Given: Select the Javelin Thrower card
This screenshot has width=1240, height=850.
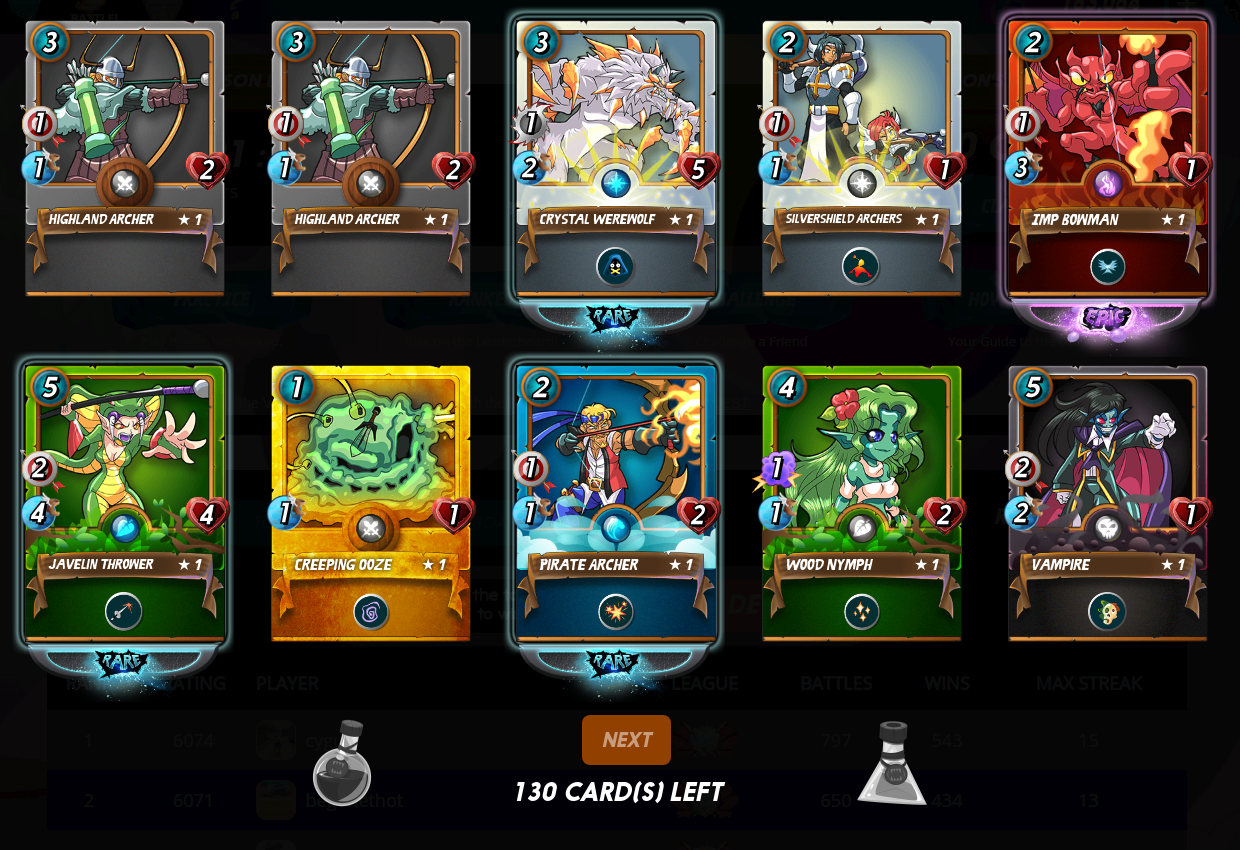Looking at the screenshot, I should 124,503.
